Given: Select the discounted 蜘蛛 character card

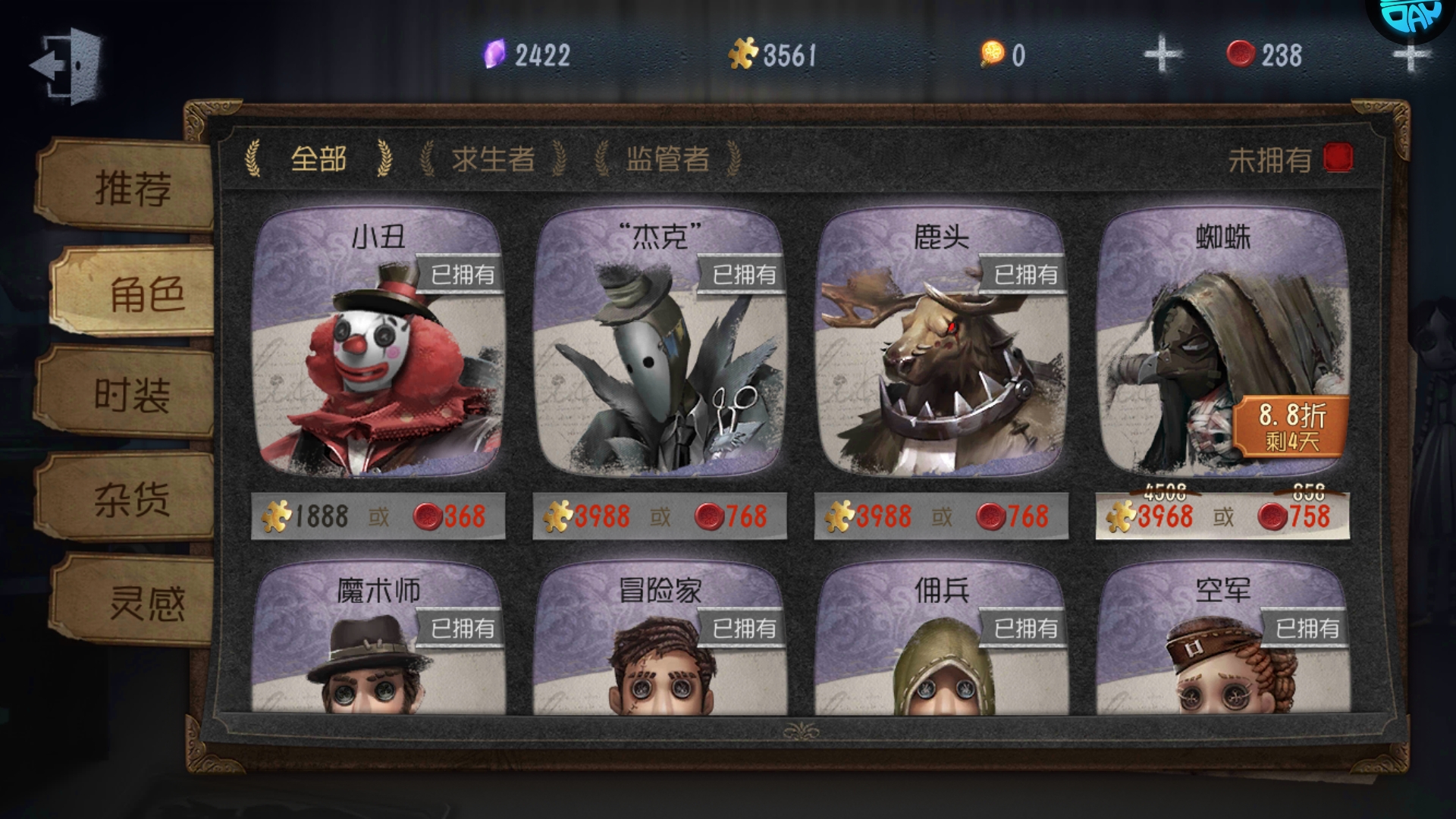Looking at the screenshot, I should coord(1222,349).
